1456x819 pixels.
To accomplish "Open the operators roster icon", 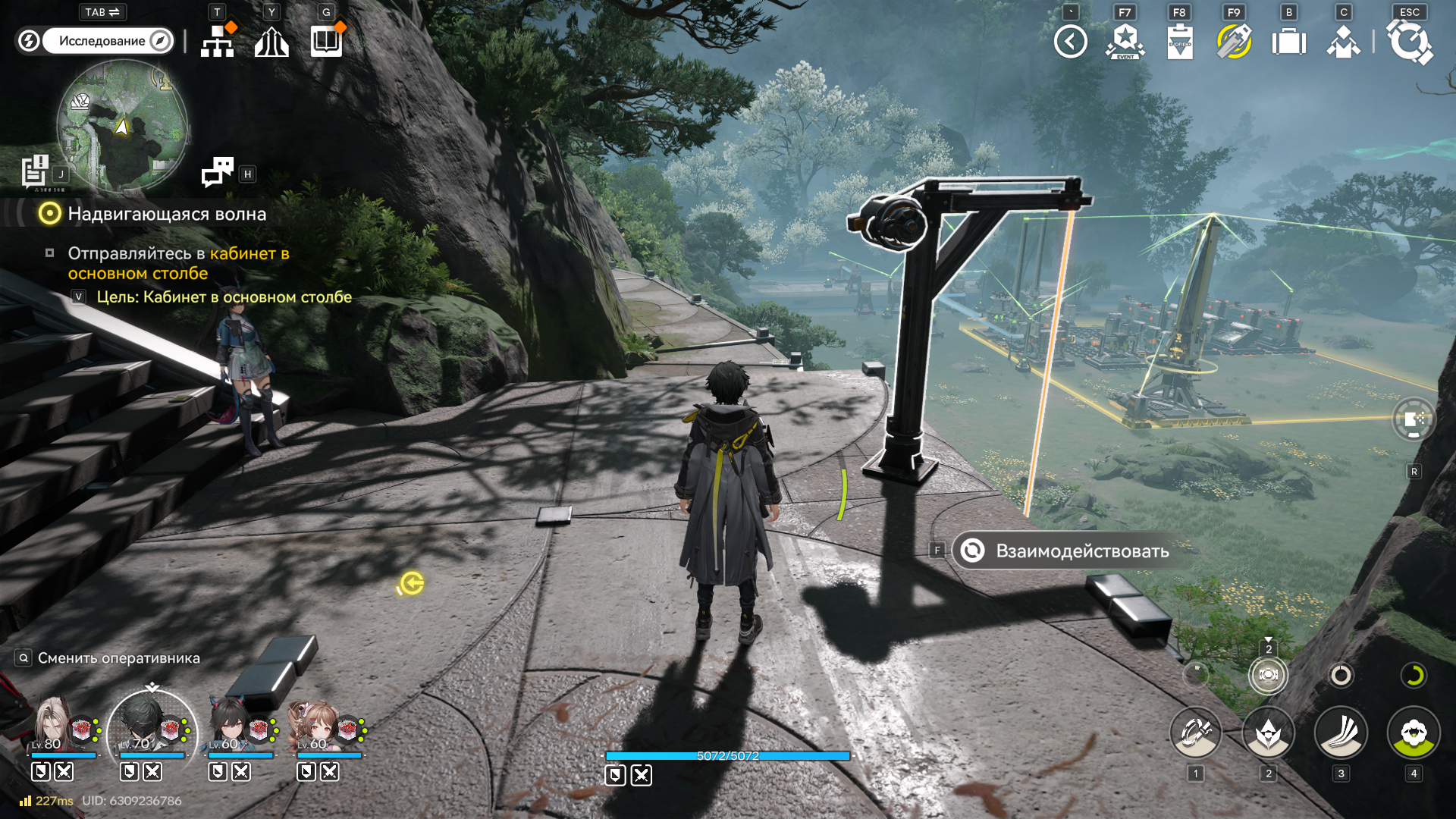I will pos(1343,42).
